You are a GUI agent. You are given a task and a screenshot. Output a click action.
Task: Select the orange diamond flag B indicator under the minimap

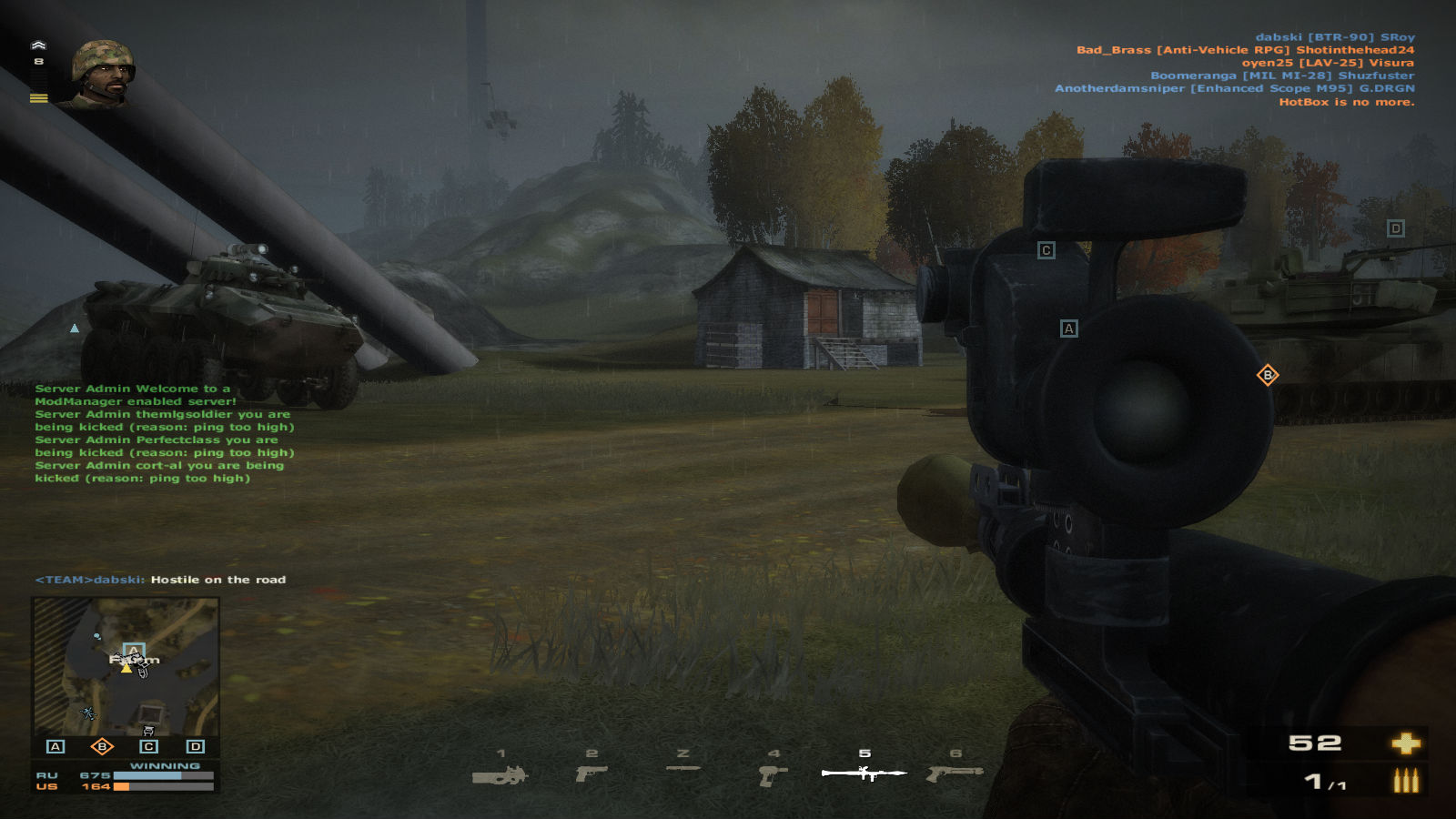pos(102,746)
